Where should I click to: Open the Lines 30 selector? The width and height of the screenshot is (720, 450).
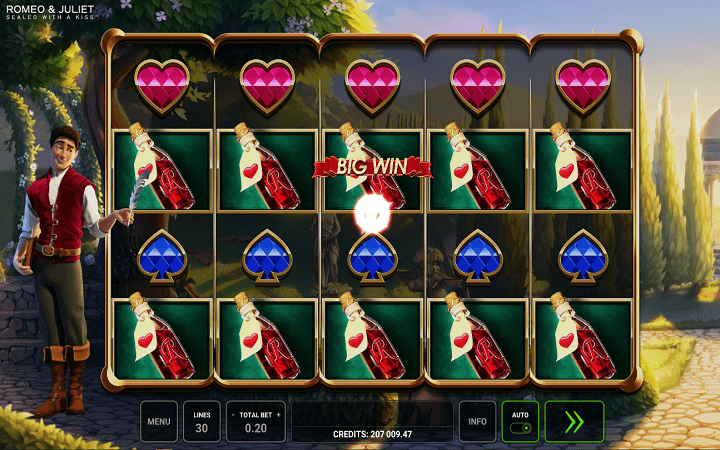click(202, 421)
